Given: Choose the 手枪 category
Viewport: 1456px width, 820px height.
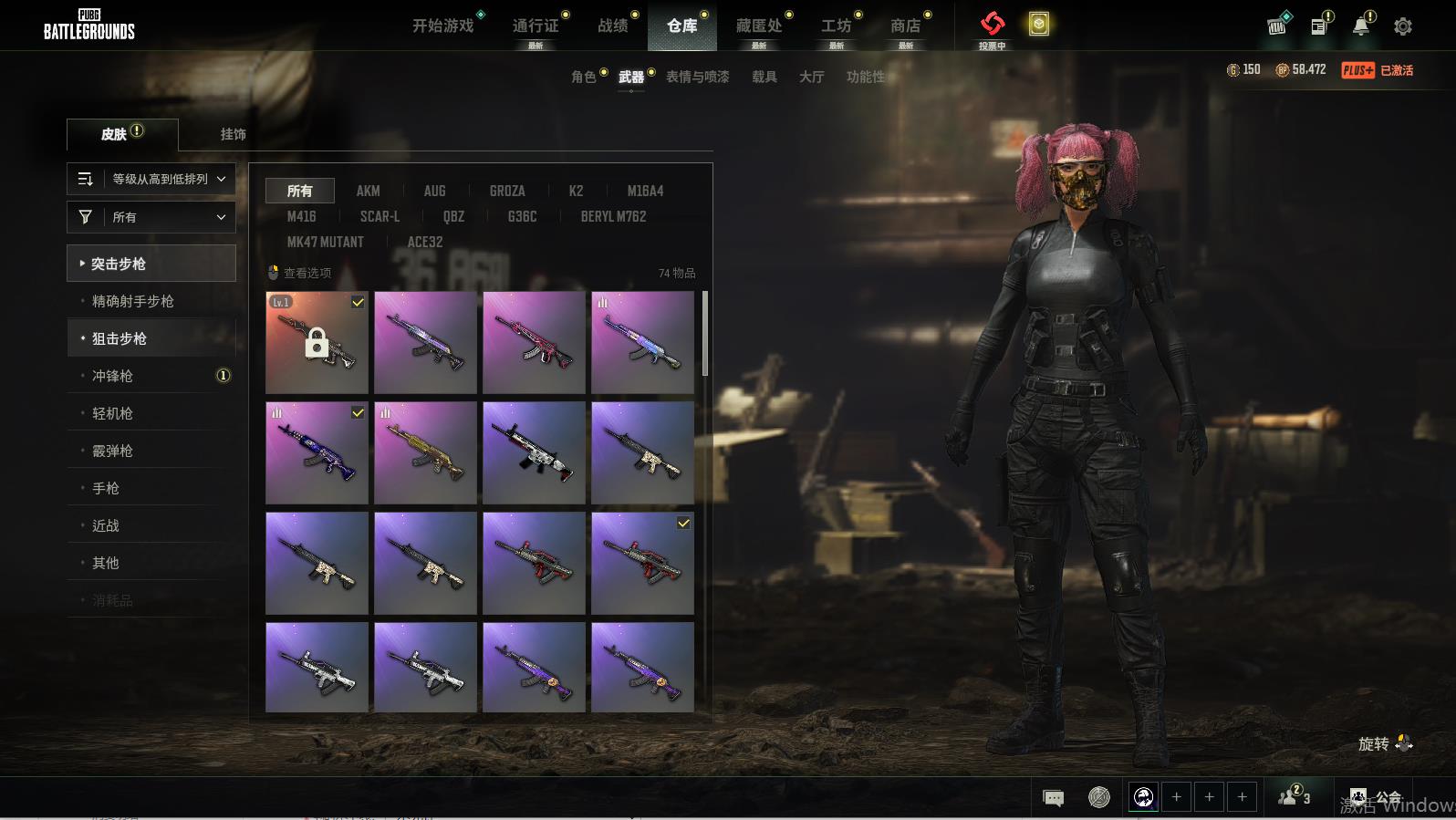Looking at the screenshot, I should point(106,488).
